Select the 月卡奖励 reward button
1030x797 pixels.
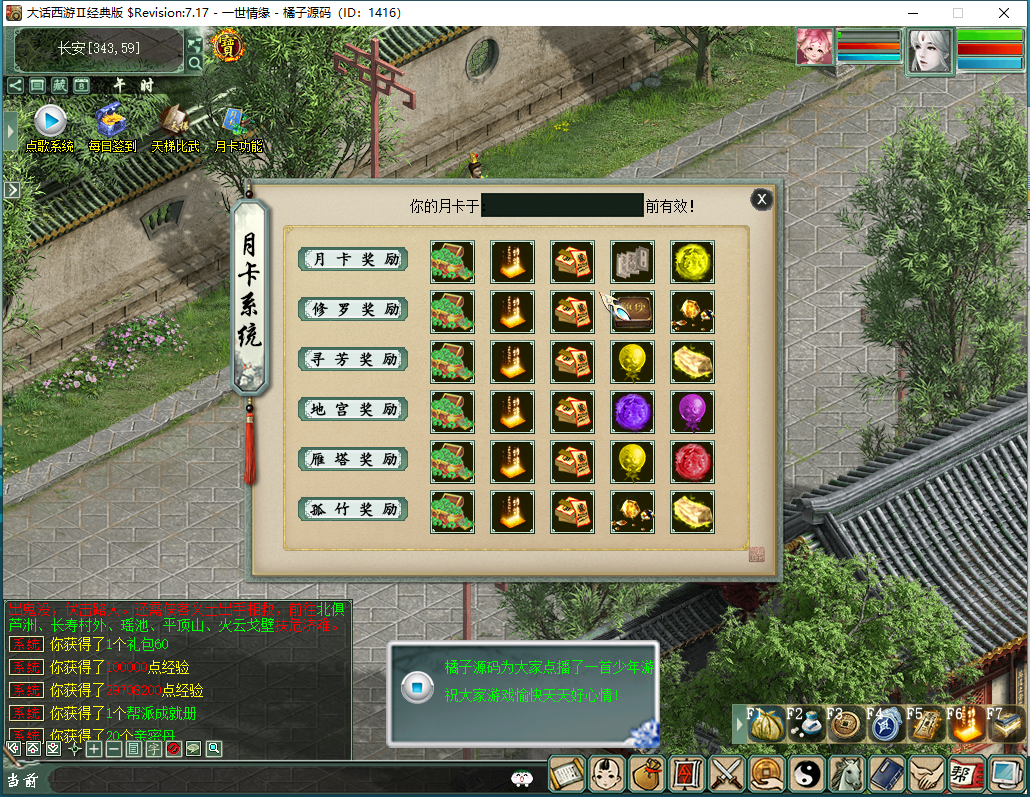tap(354, 259)
